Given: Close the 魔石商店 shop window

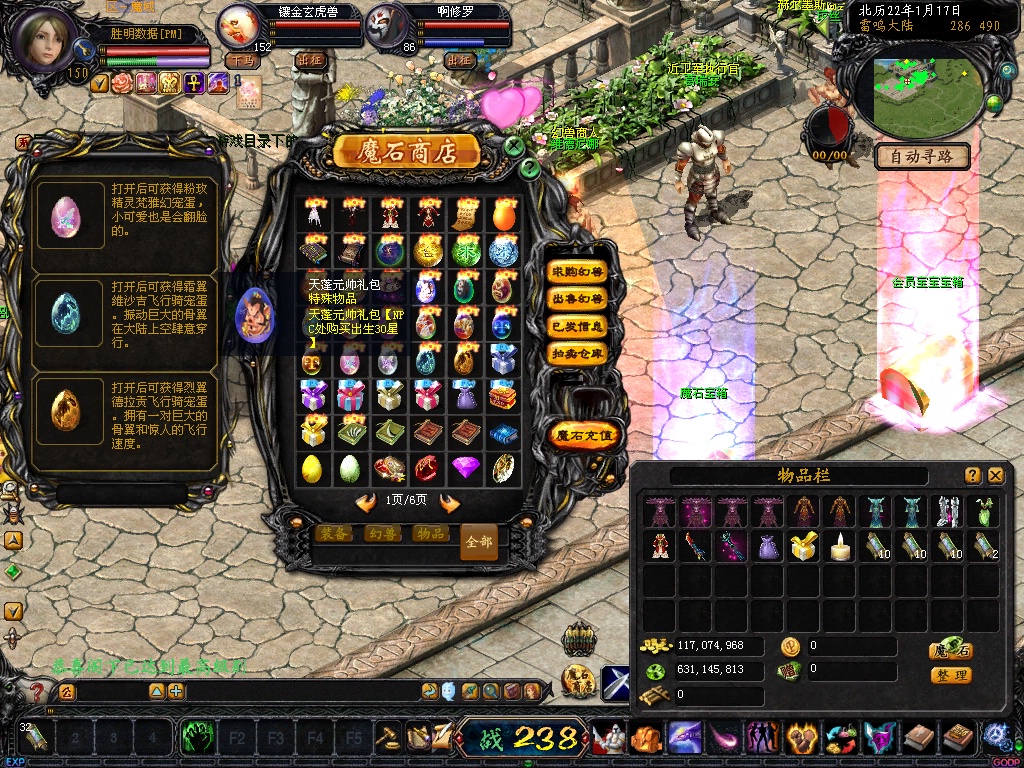Looking at the screenshot, I should [514, 146].
